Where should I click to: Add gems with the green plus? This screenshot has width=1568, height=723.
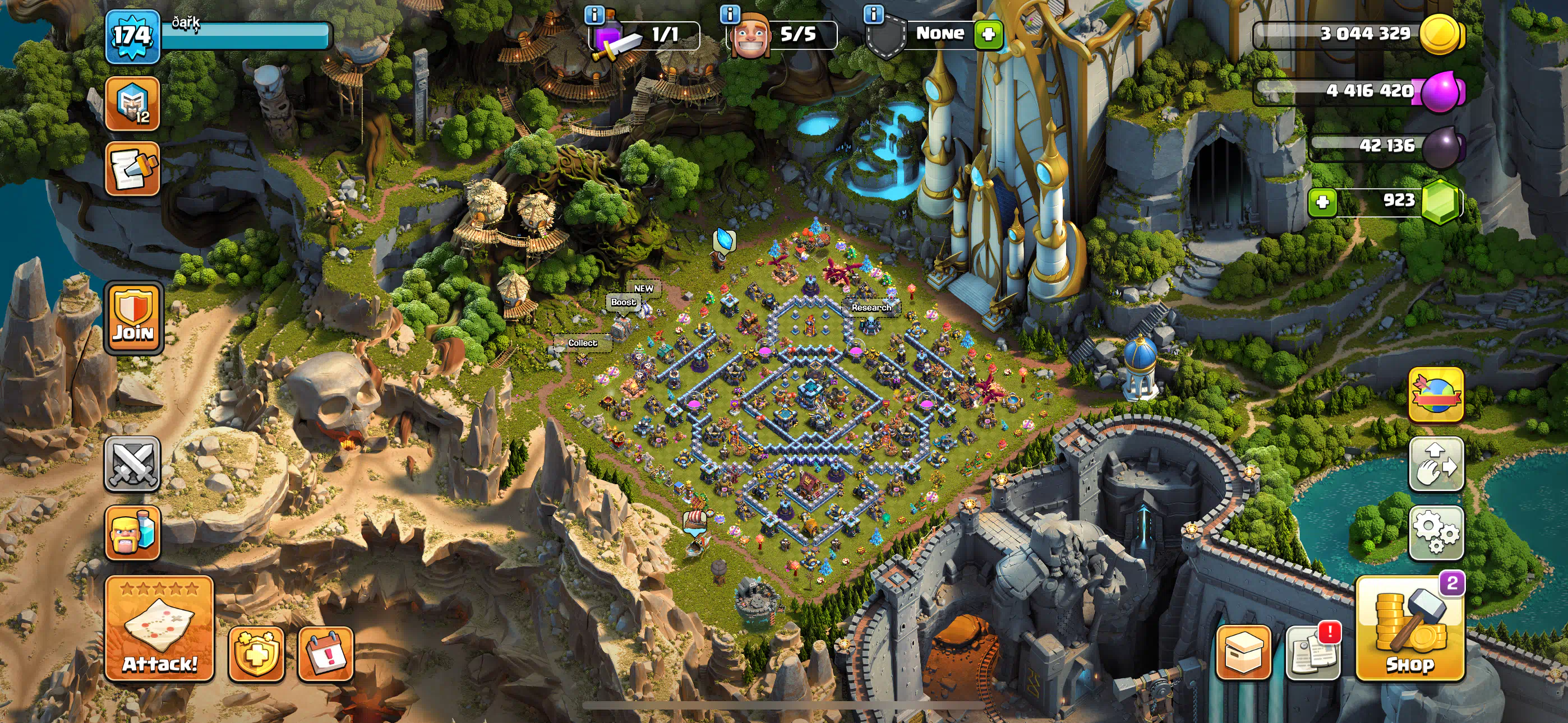coord(1323,201)
